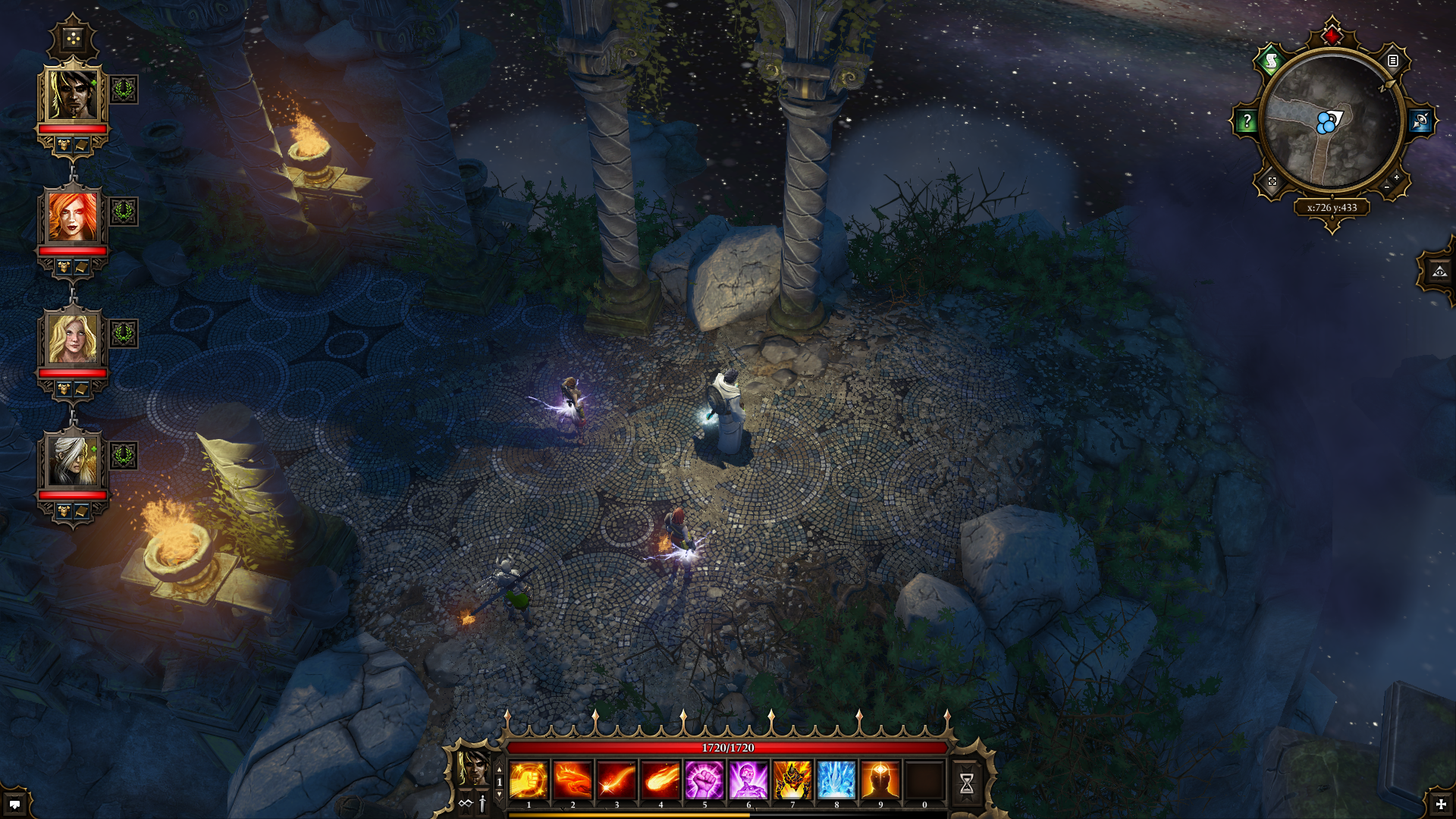Select the dark-haired male party leader portrait
Screen dimensions: 1456x819
pos(73,93)
